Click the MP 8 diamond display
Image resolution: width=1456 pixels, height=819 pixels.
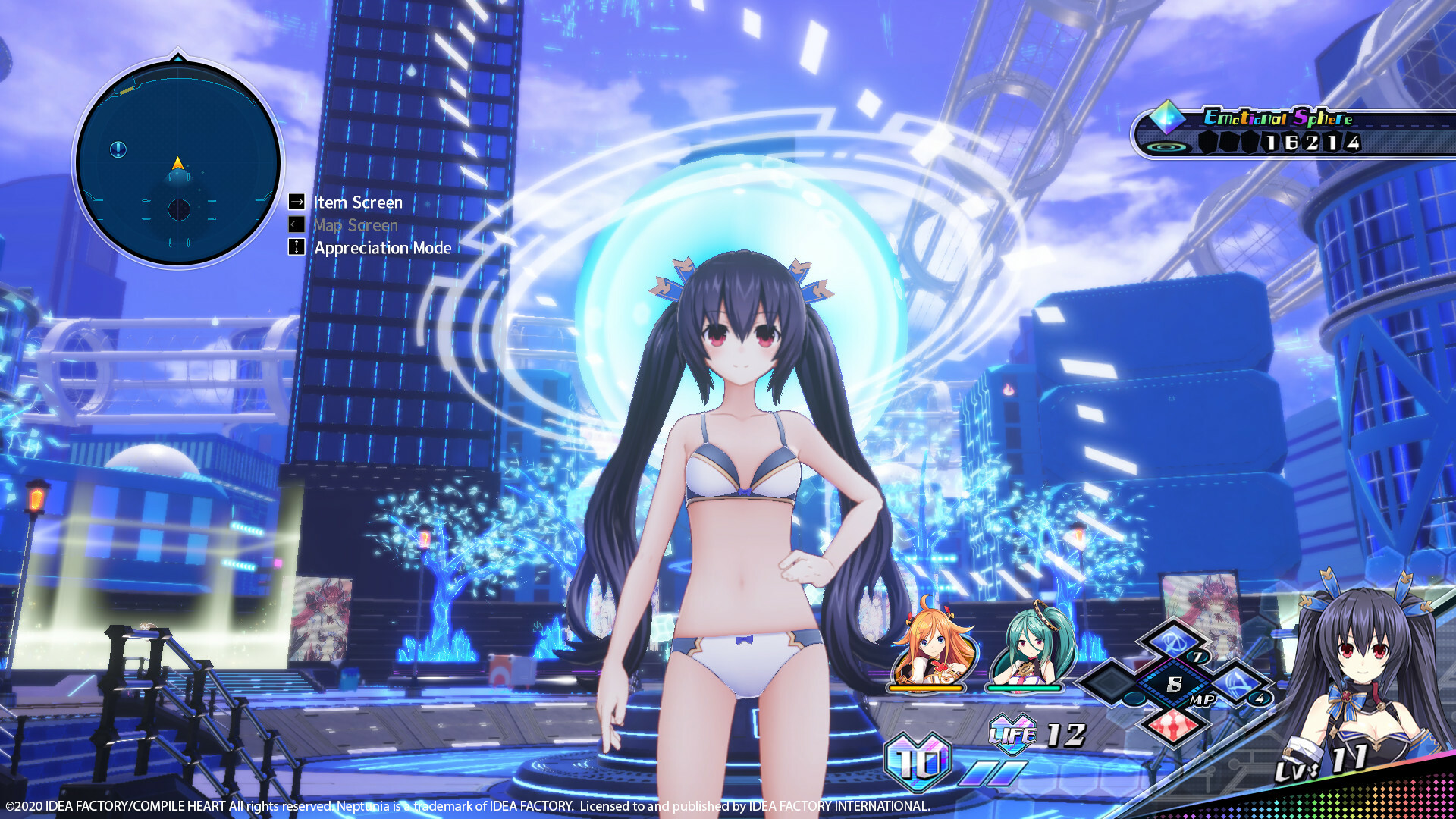pyautogui.click(x=1173, y=683)
